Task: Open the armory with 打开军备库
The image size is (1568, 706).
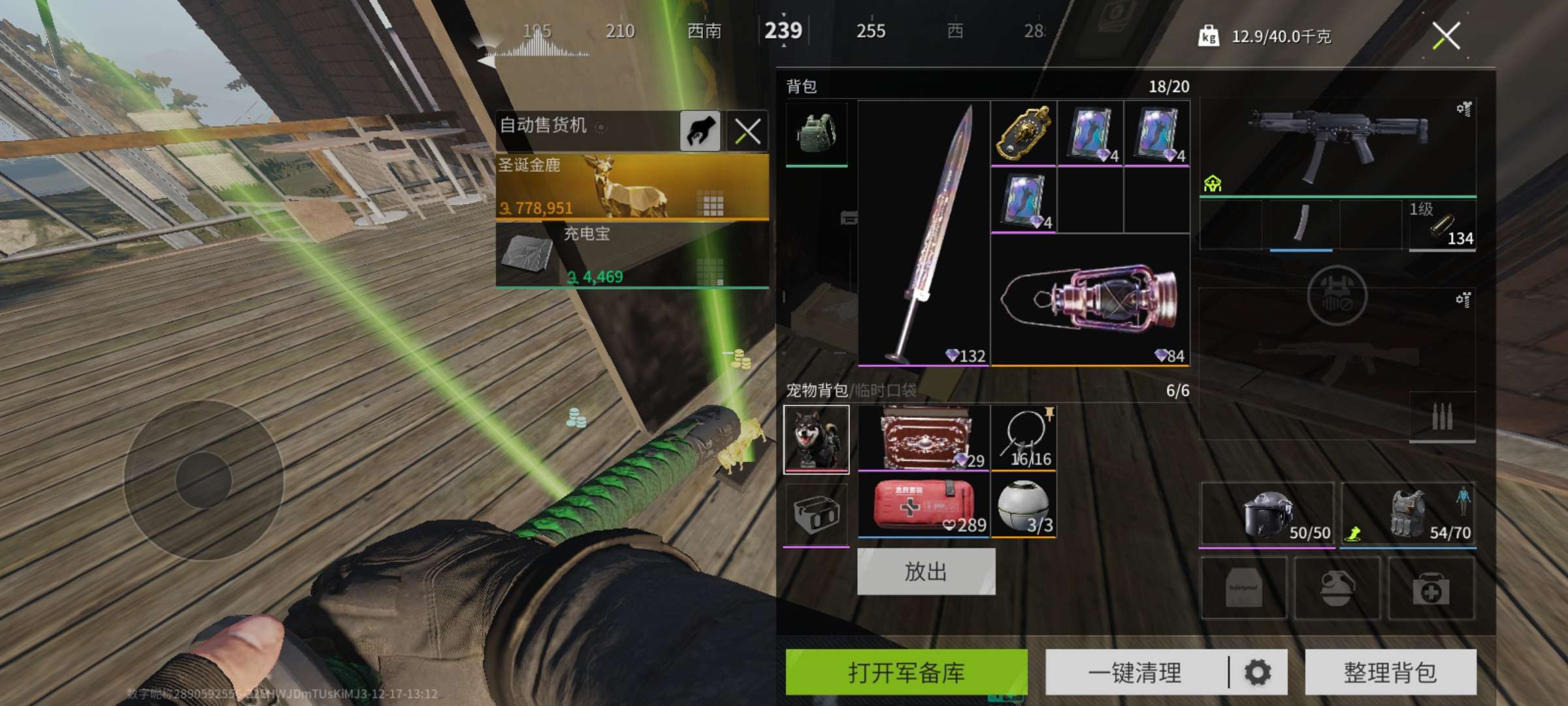Action: click(x=906, y=672)
